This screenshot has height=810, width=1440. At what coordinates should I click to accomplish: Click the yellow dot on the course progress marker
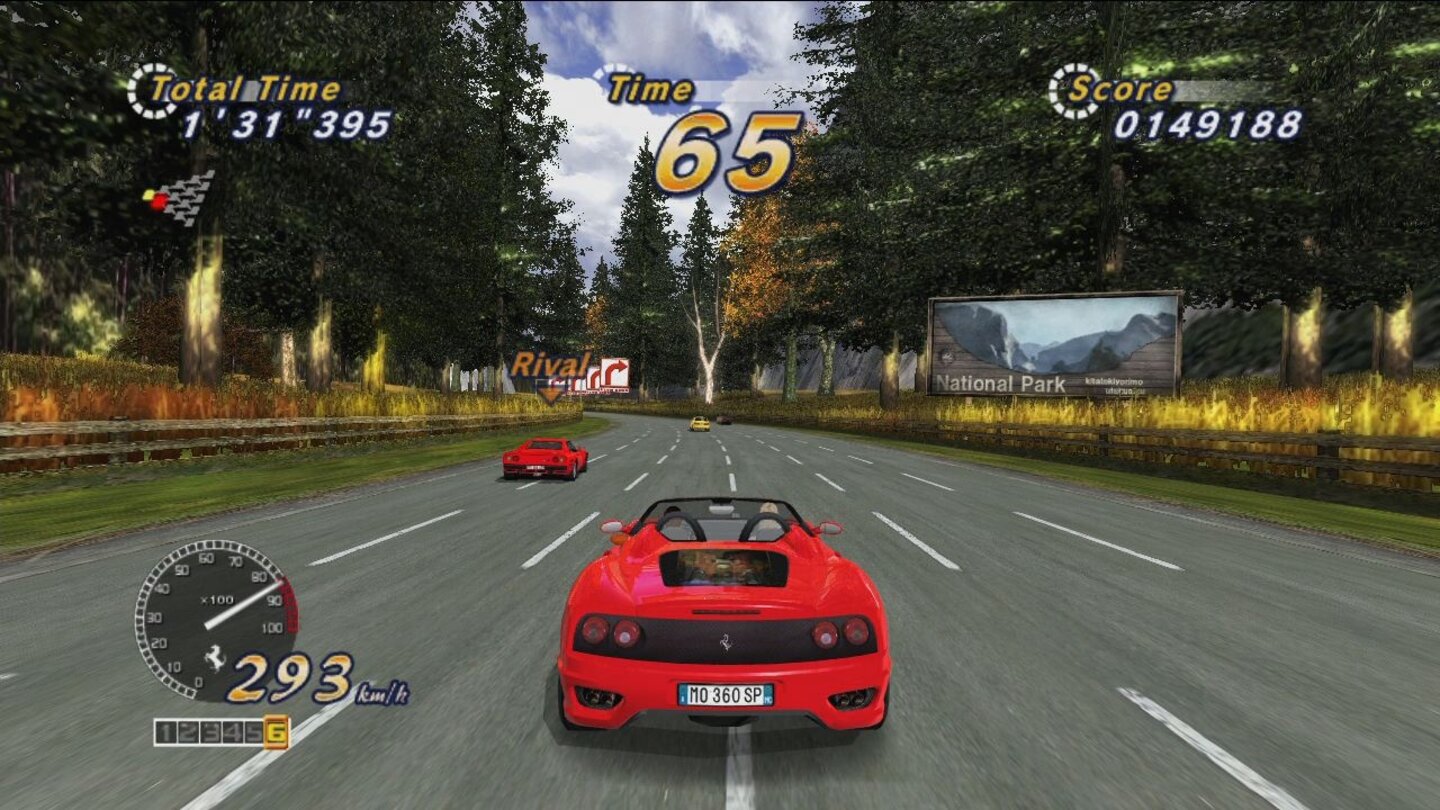pyautogui.click(x=147, y=193)
